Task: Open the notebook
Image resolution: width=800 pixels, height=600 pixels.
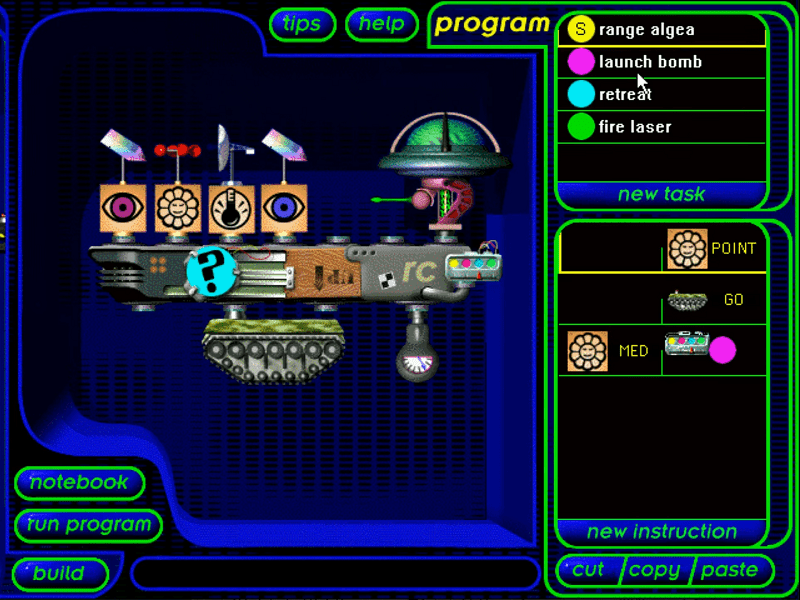Action: pos(79,483)
